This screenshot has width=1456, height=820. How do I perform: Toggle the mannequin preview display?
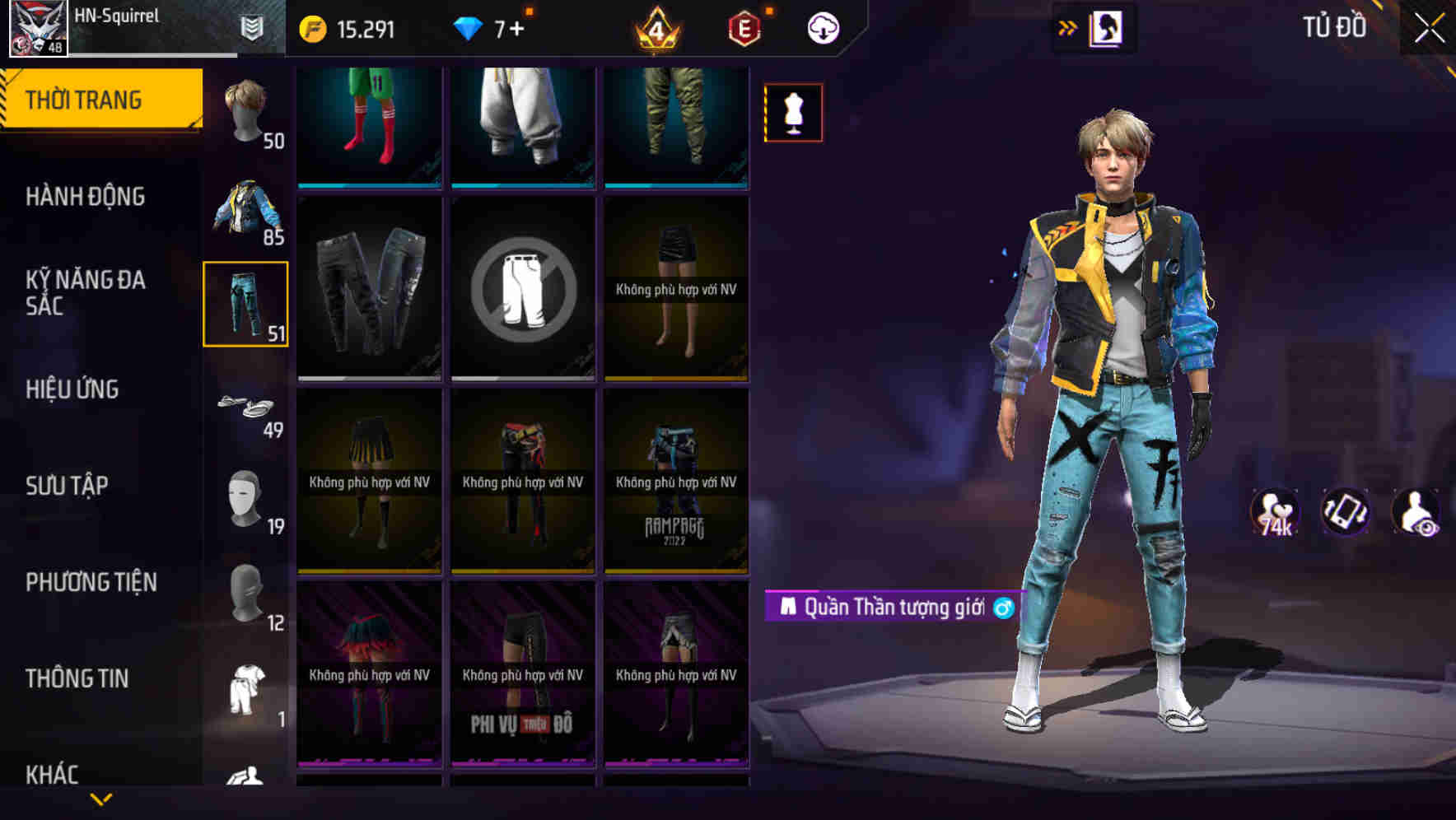pyautogui.click(x=793, y=112)
